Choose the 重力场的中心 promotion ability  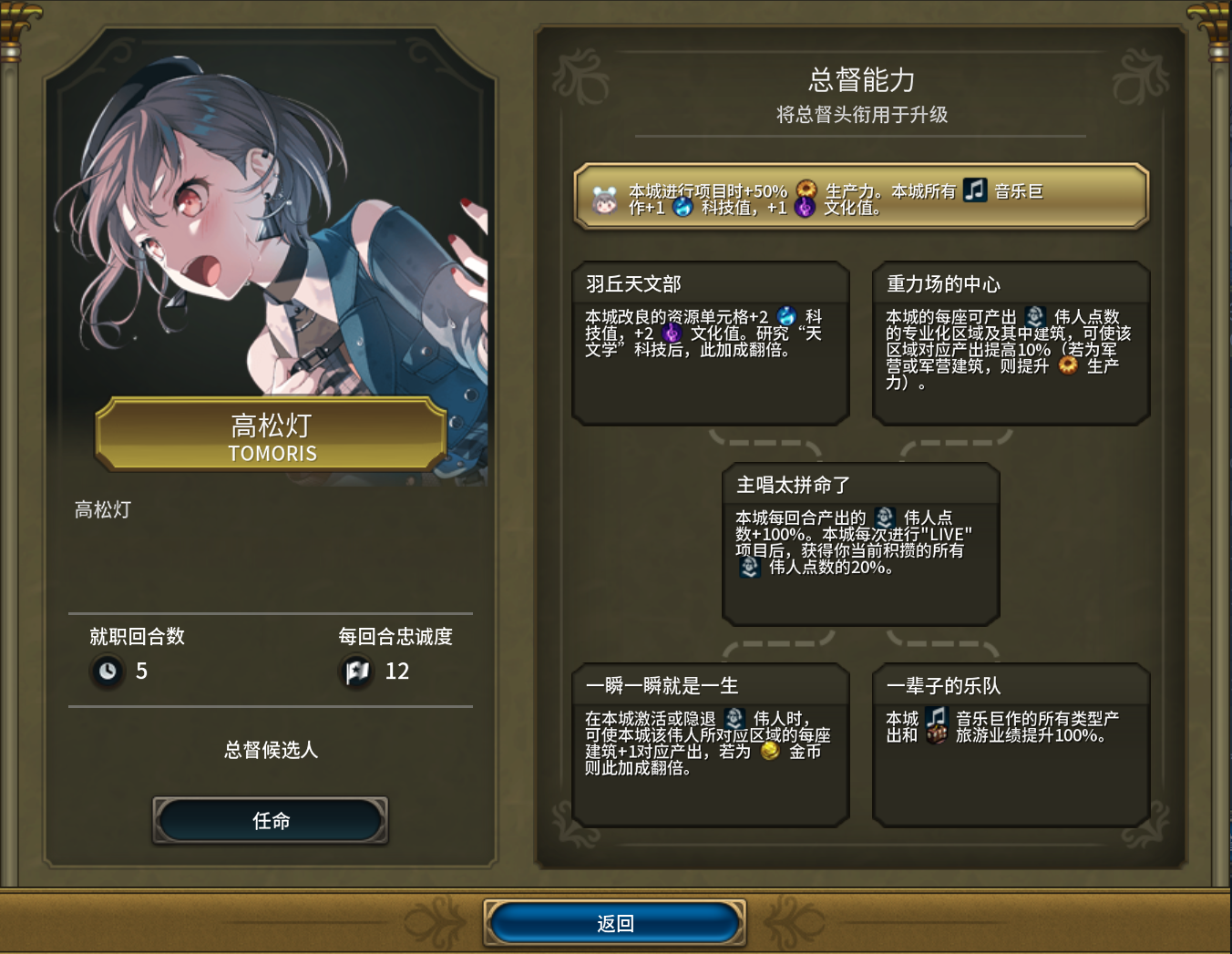click(1011, 343)
